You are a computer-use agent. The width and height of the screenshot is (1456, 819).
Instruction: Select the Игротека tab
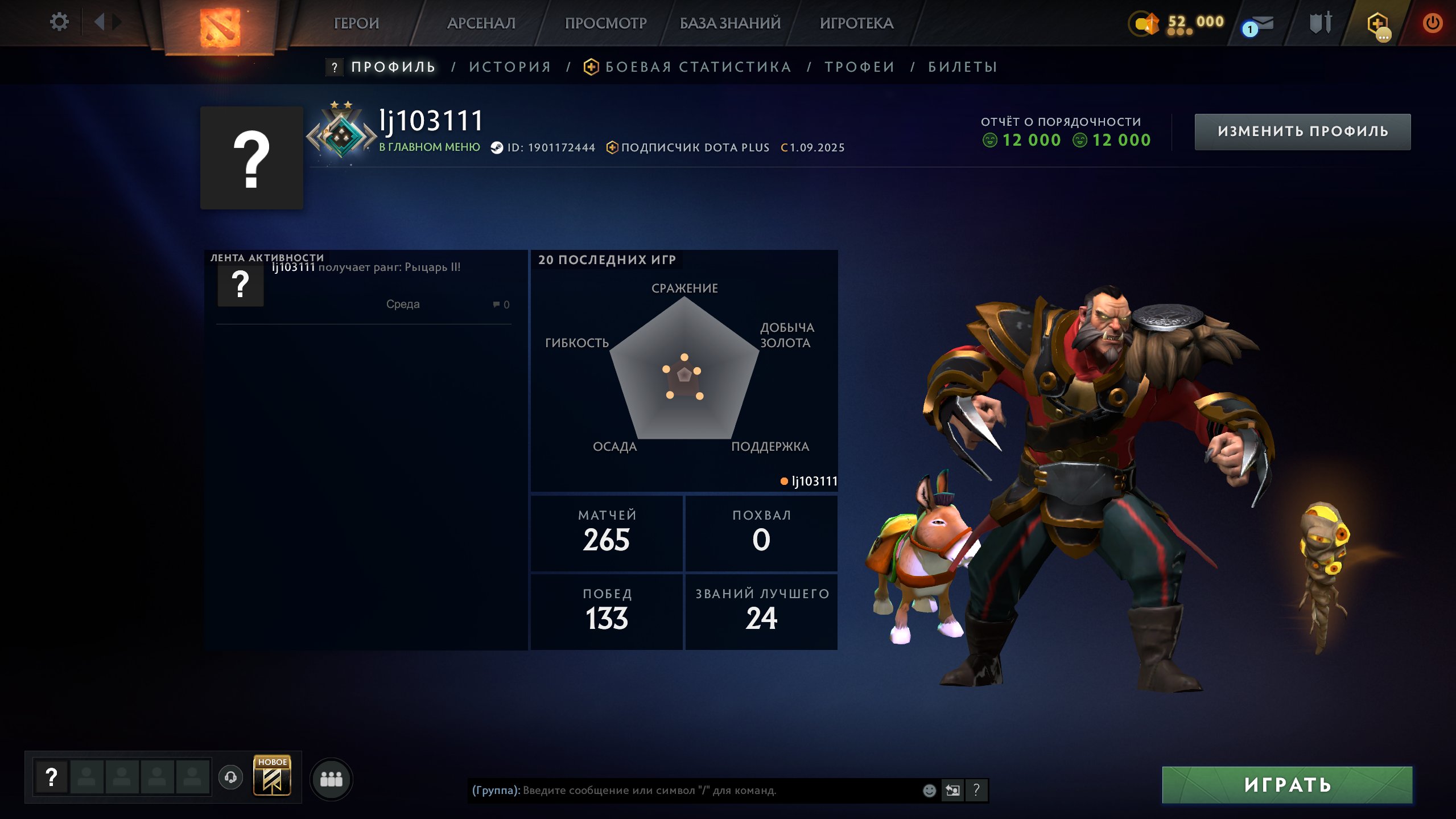click(x=856, y=23)
